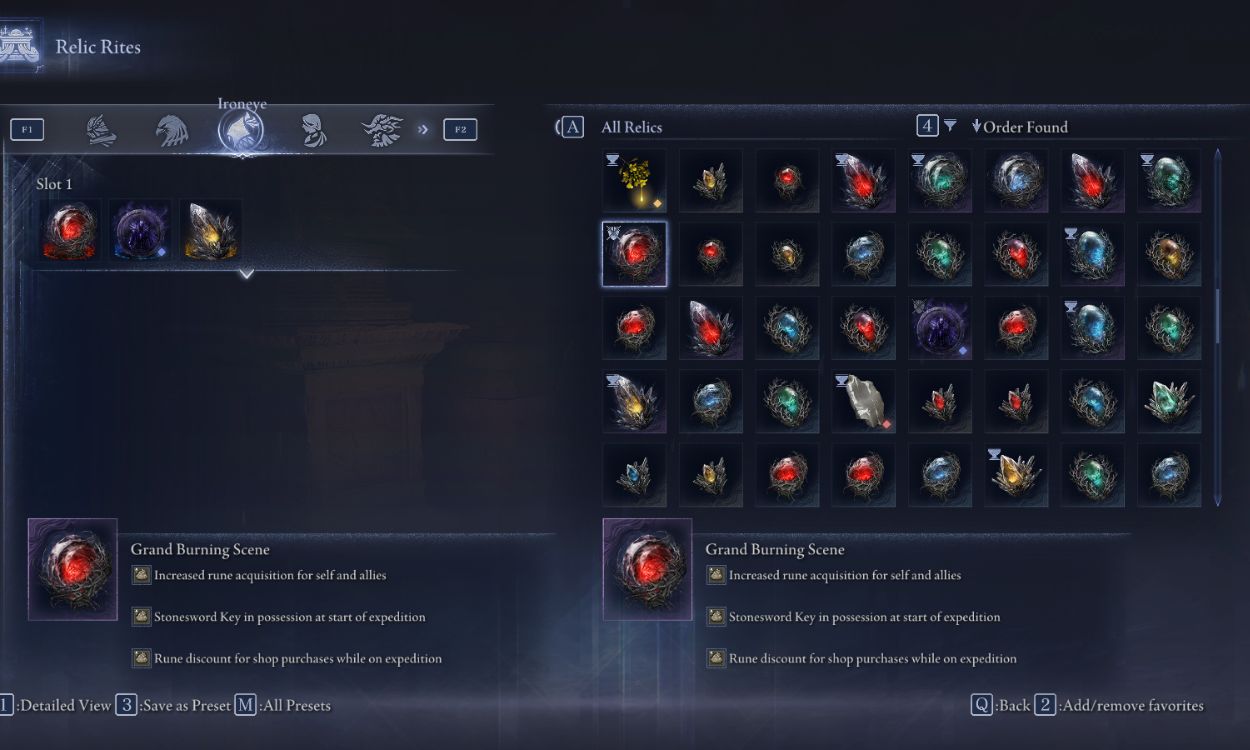Choose the Ironeye character tab
The image size is (1250, 750).
(x=242, y=130)
